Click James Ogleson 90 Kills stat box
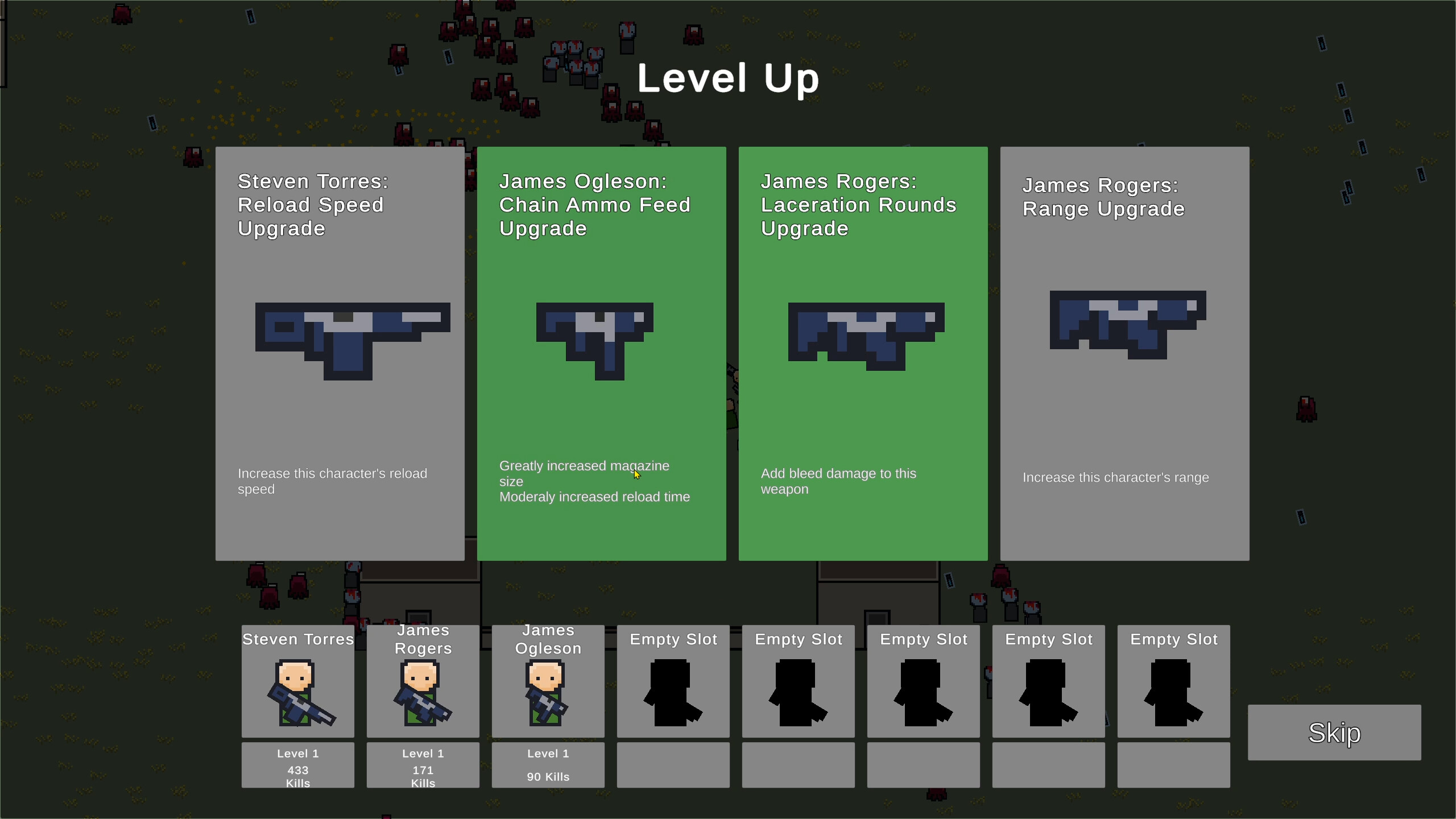This screenshot has height=819, width=1456. point(548,765)
